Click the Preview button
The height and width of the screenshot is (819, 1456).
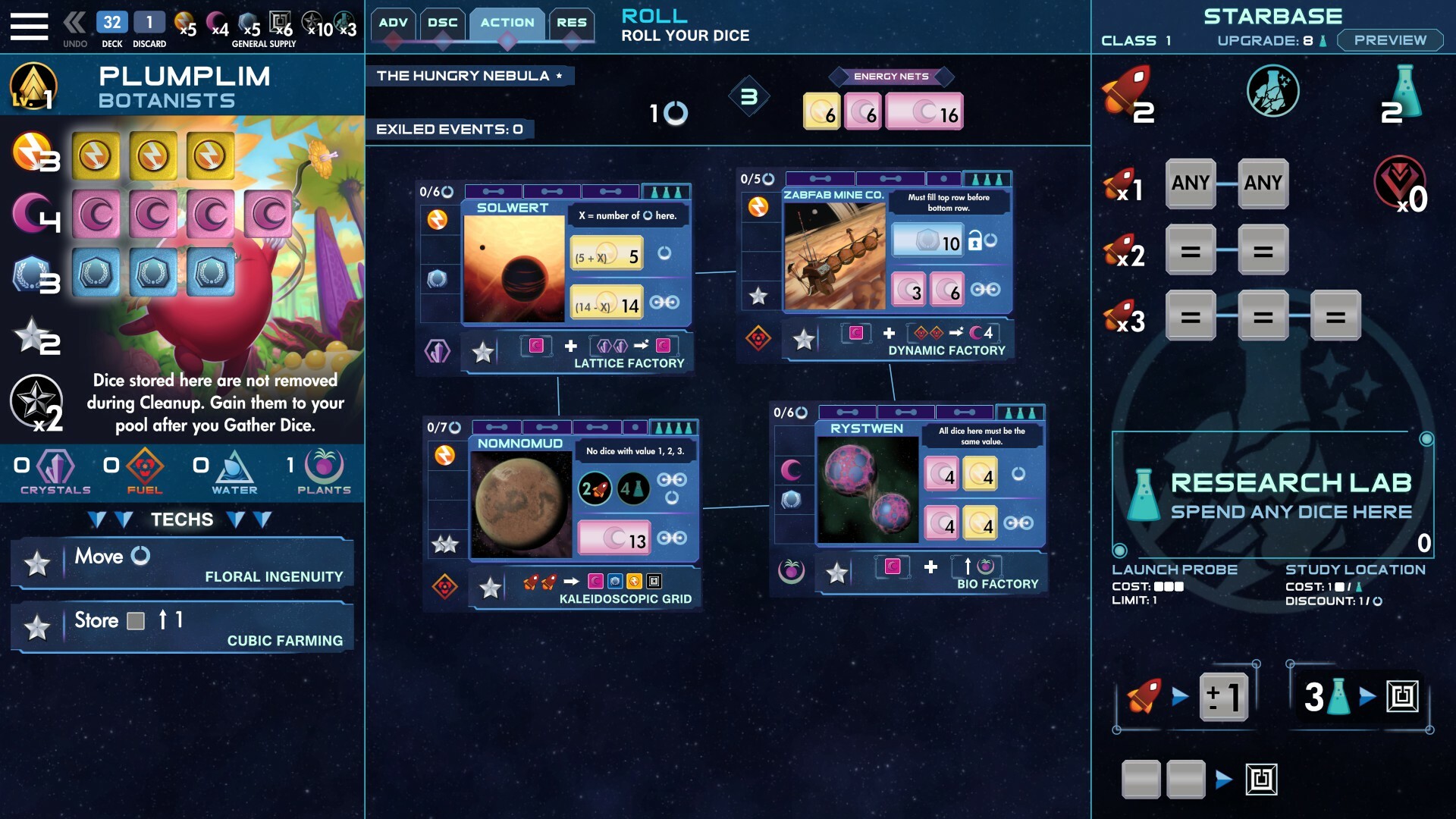(1389, 40)
